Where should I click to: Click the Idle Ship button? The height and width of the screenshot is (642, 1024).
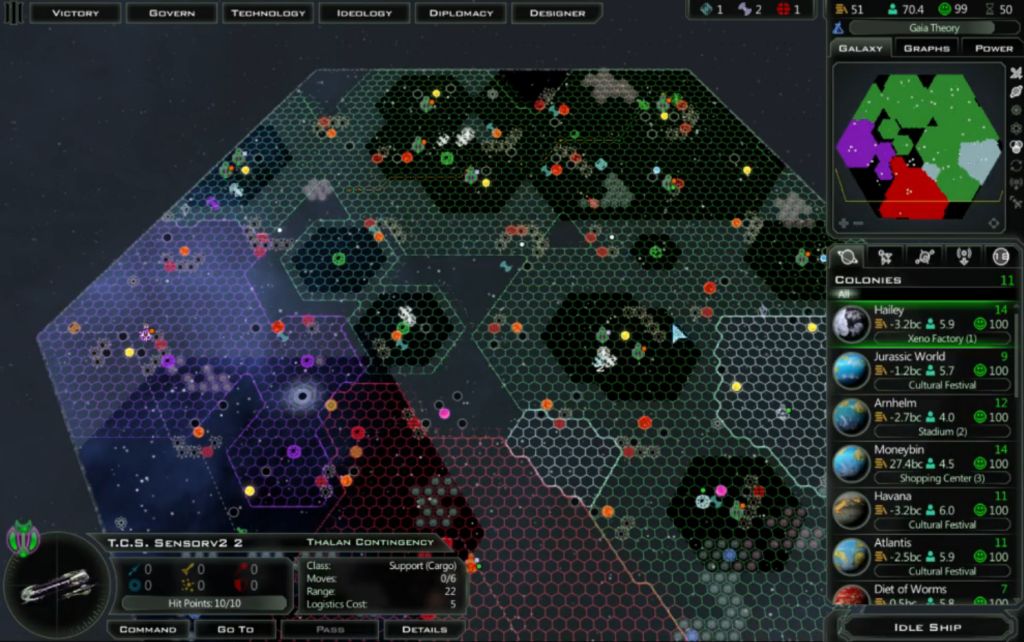click(x=927, y=627)
